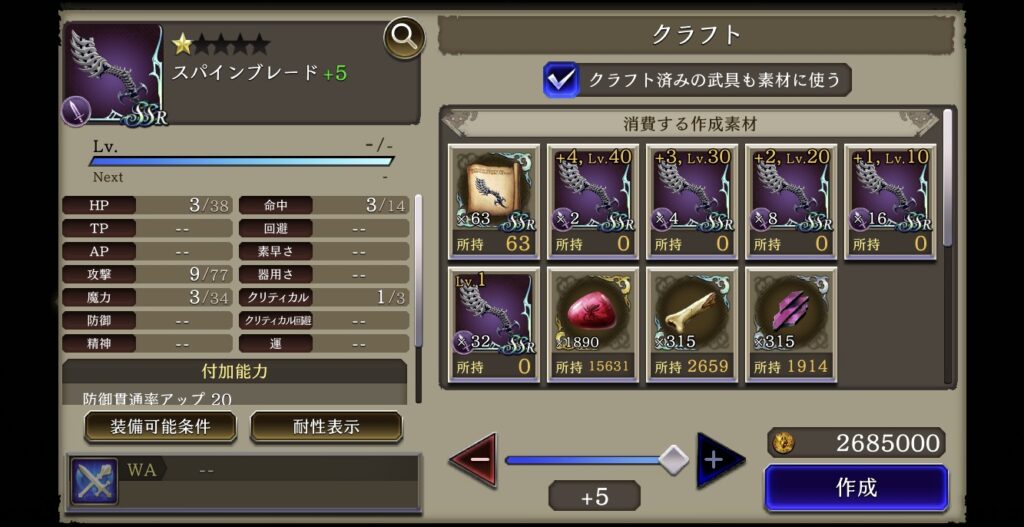Show 耐性表示 resistance display
This screenshot has height=527, width=1024.
click(326, 427)
